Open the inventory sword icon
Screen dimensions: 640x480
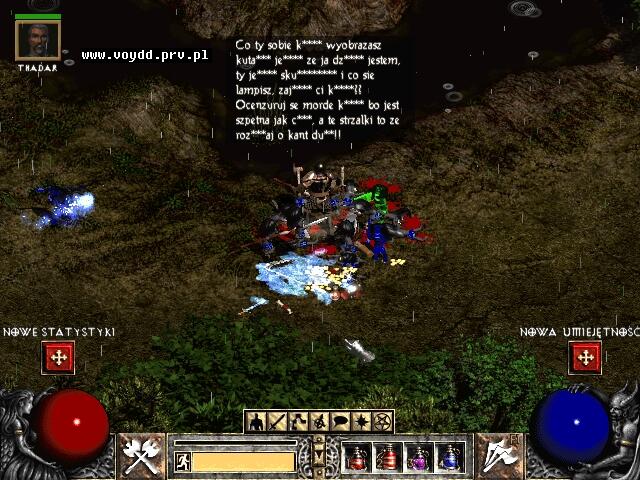(277, 421)
